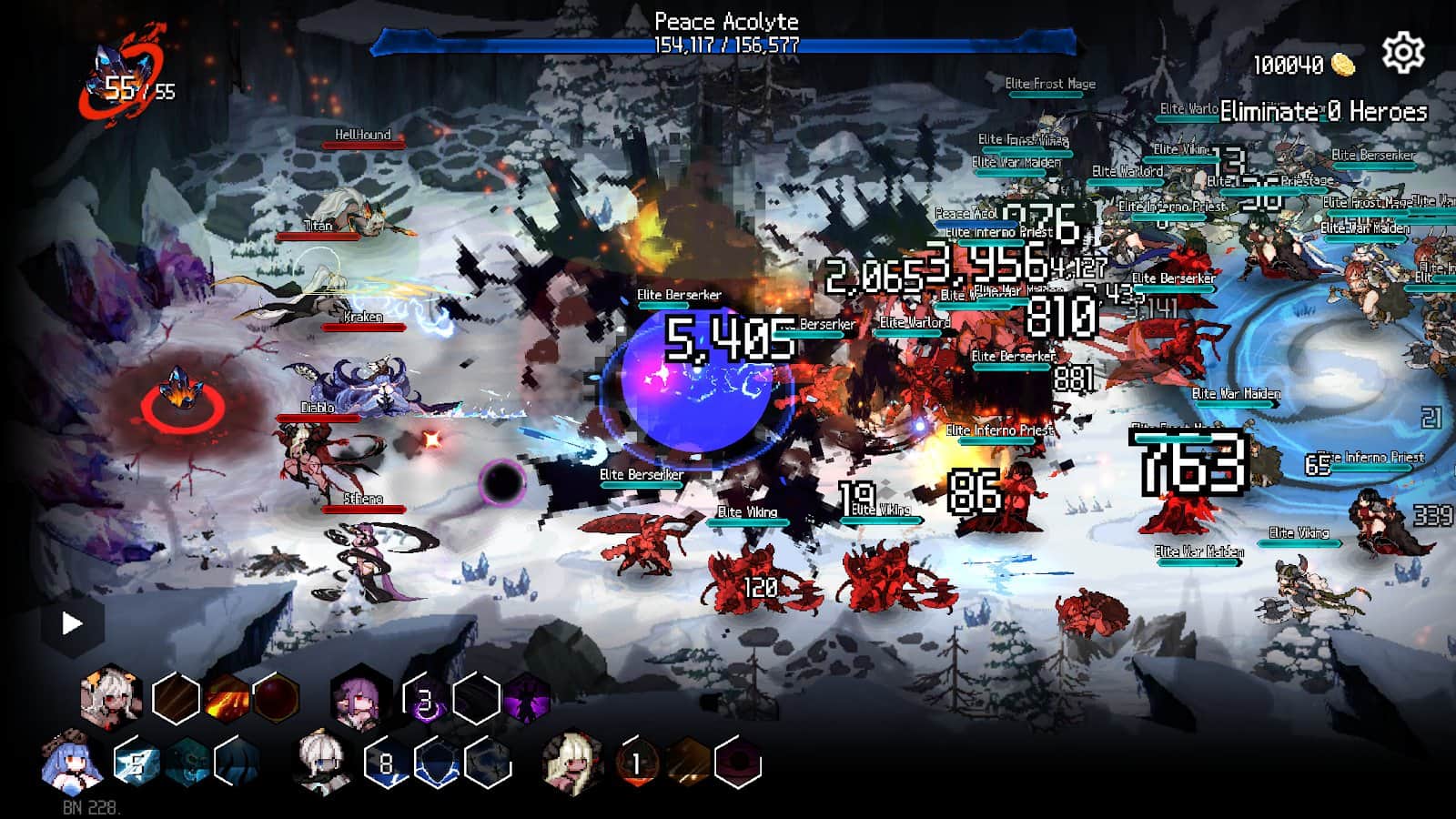
Task: Activate the dark red orb skill
Action: [277, 698]
